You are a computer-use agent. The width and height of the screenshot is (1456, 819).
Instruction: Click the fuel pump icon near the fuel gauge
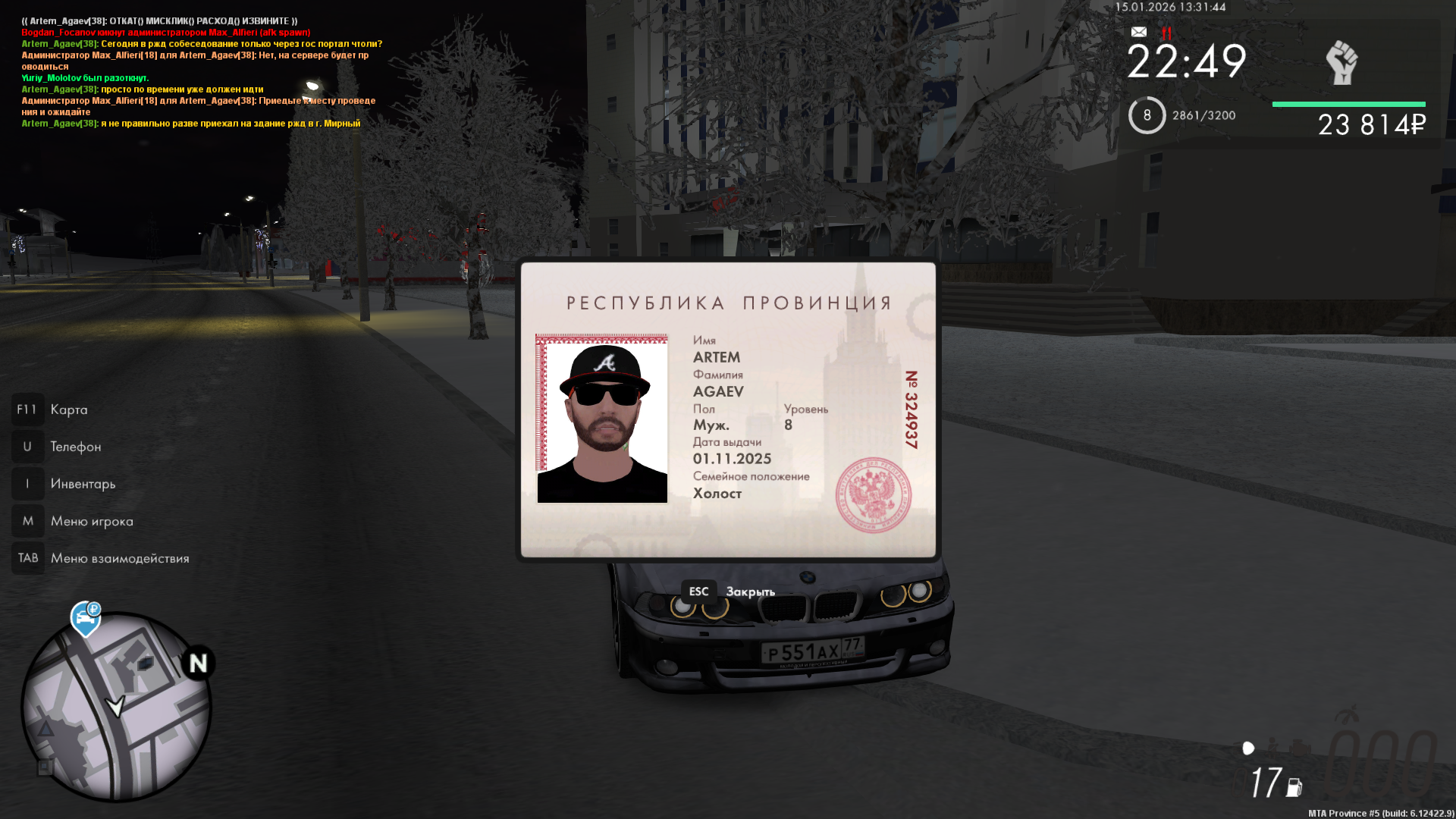[1294, 786]
